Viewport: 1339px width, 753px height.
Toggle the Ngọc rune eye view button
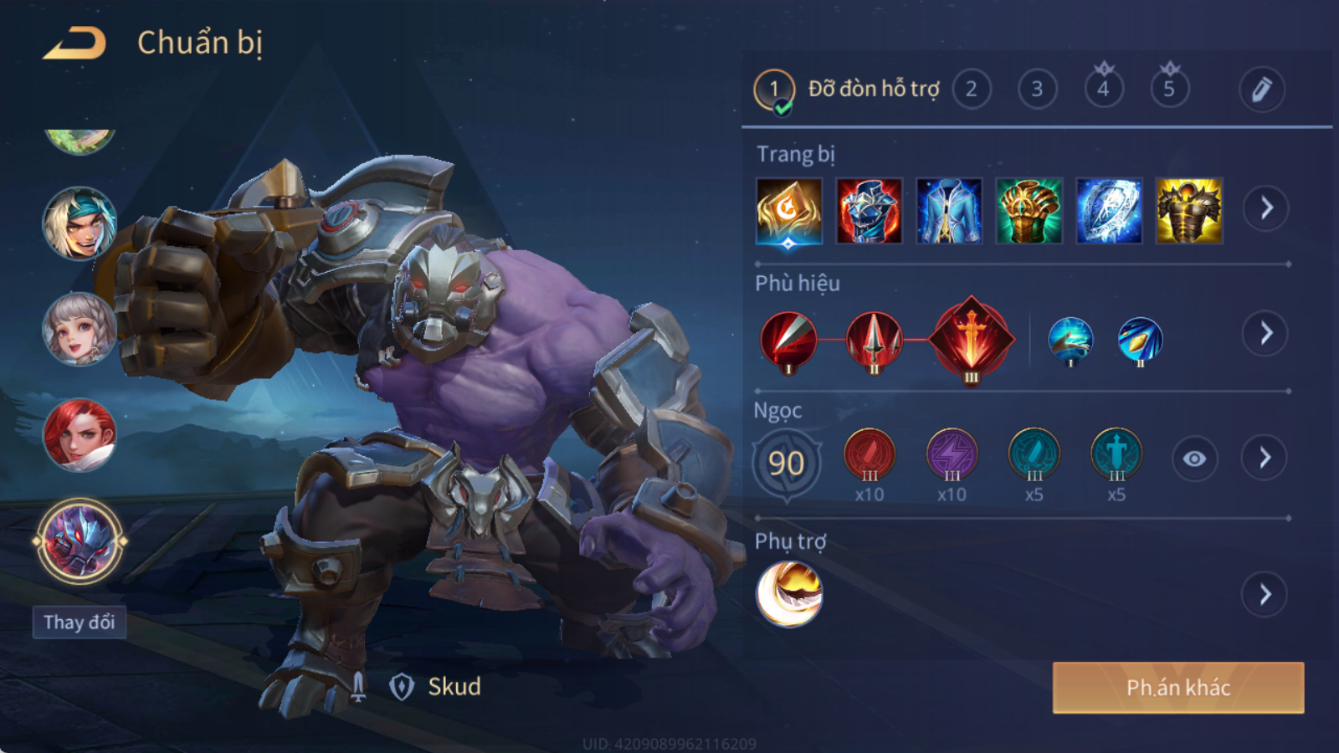(1194, 459)
